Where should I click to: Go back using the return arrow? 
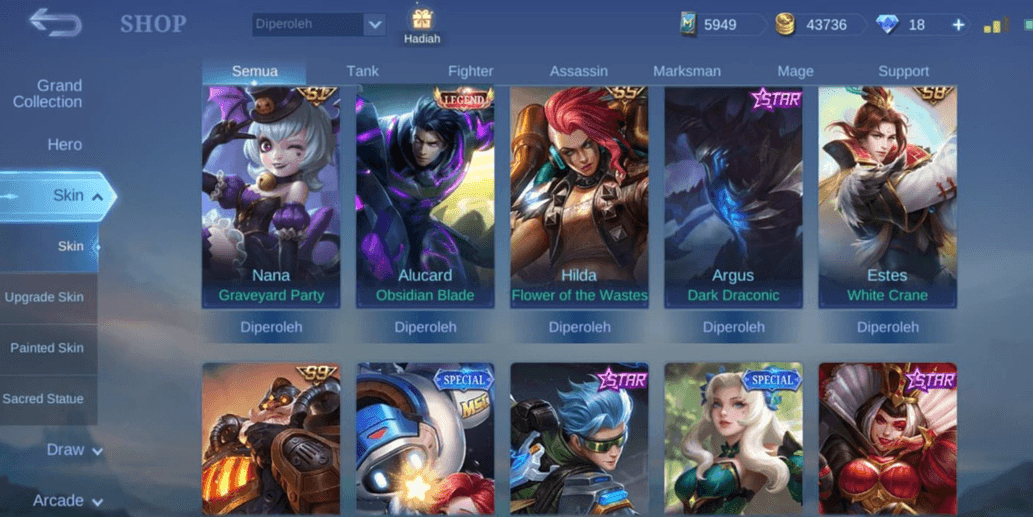click(x=55, y=23)
